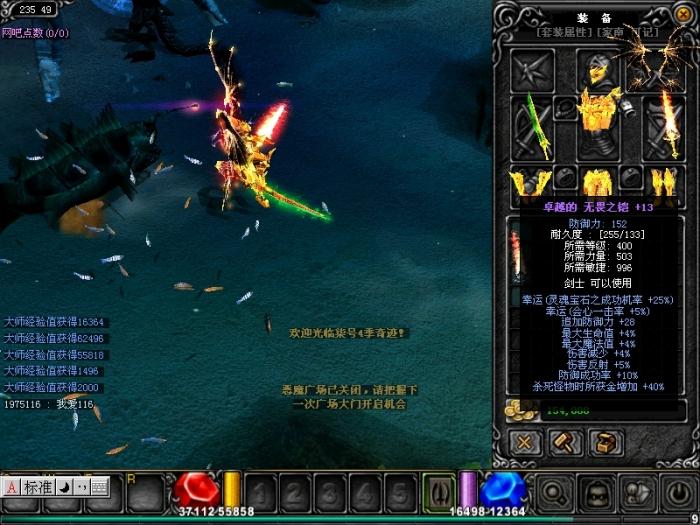Select the green sword weapon slot
Viewport: 700px width, 525px height.
pos(531,123)
